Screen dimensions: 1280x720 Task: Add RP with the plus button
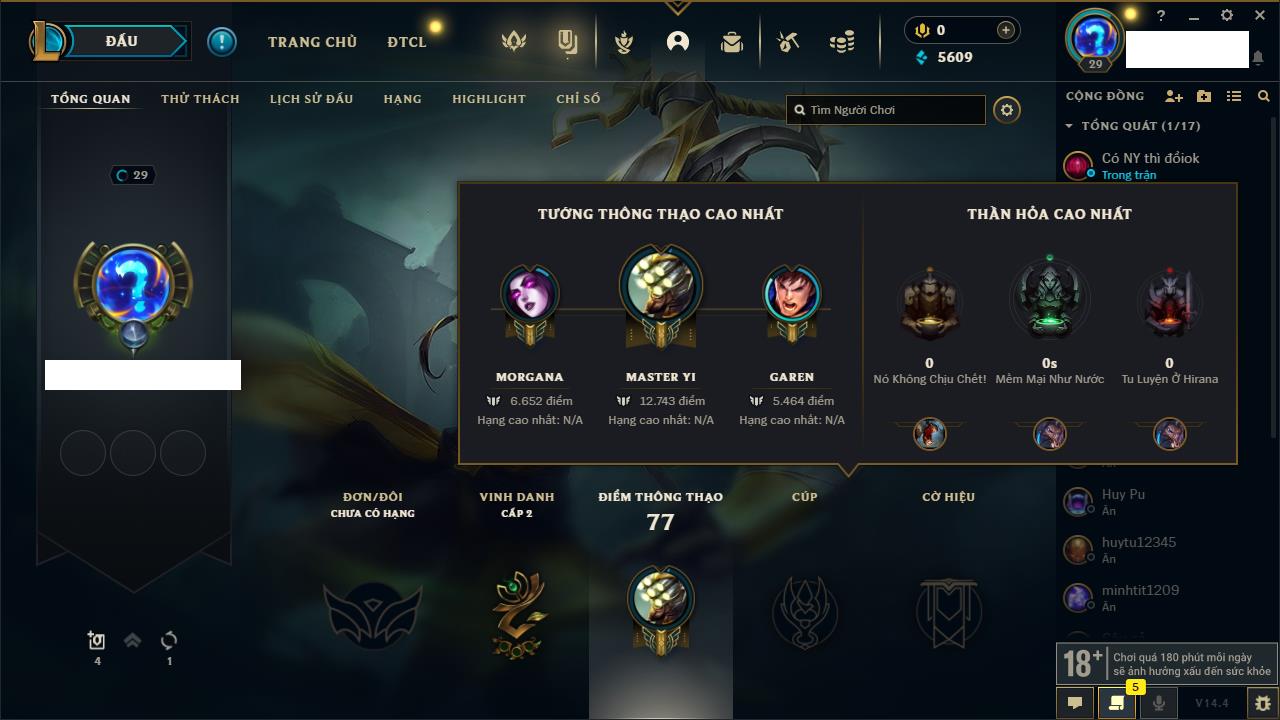[1005, 30]
